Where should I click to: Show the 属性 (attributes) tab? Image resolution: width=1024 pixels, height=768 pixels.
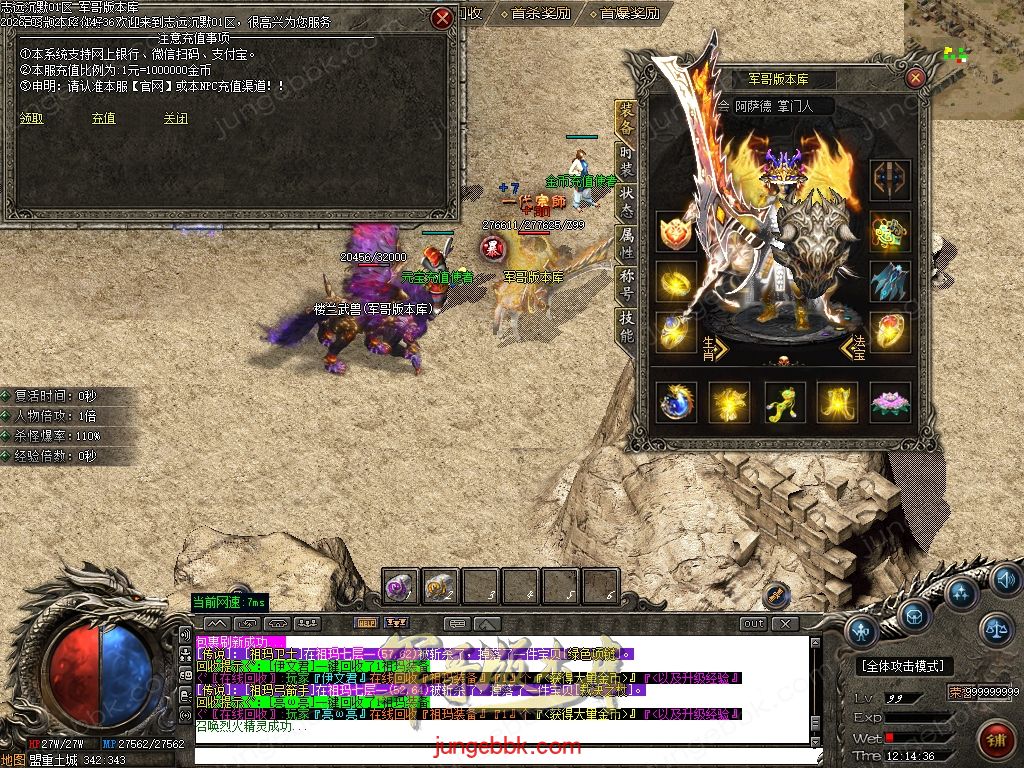[x=627, y=245]
